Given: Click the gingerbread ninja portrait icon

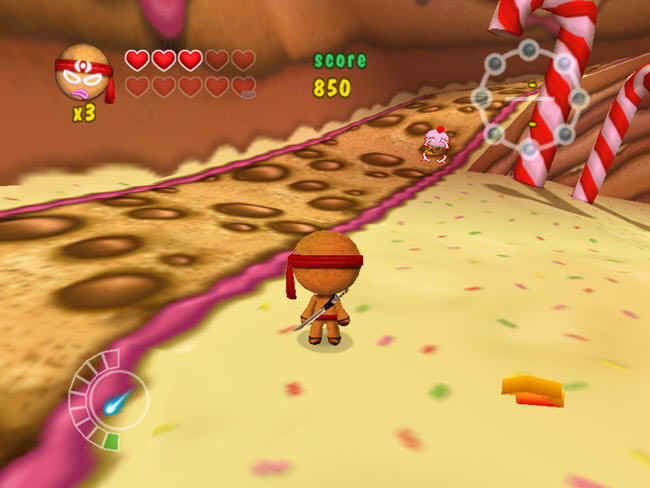Looking at the screenshot, I should pyautogui.click(x=83, y=73).
